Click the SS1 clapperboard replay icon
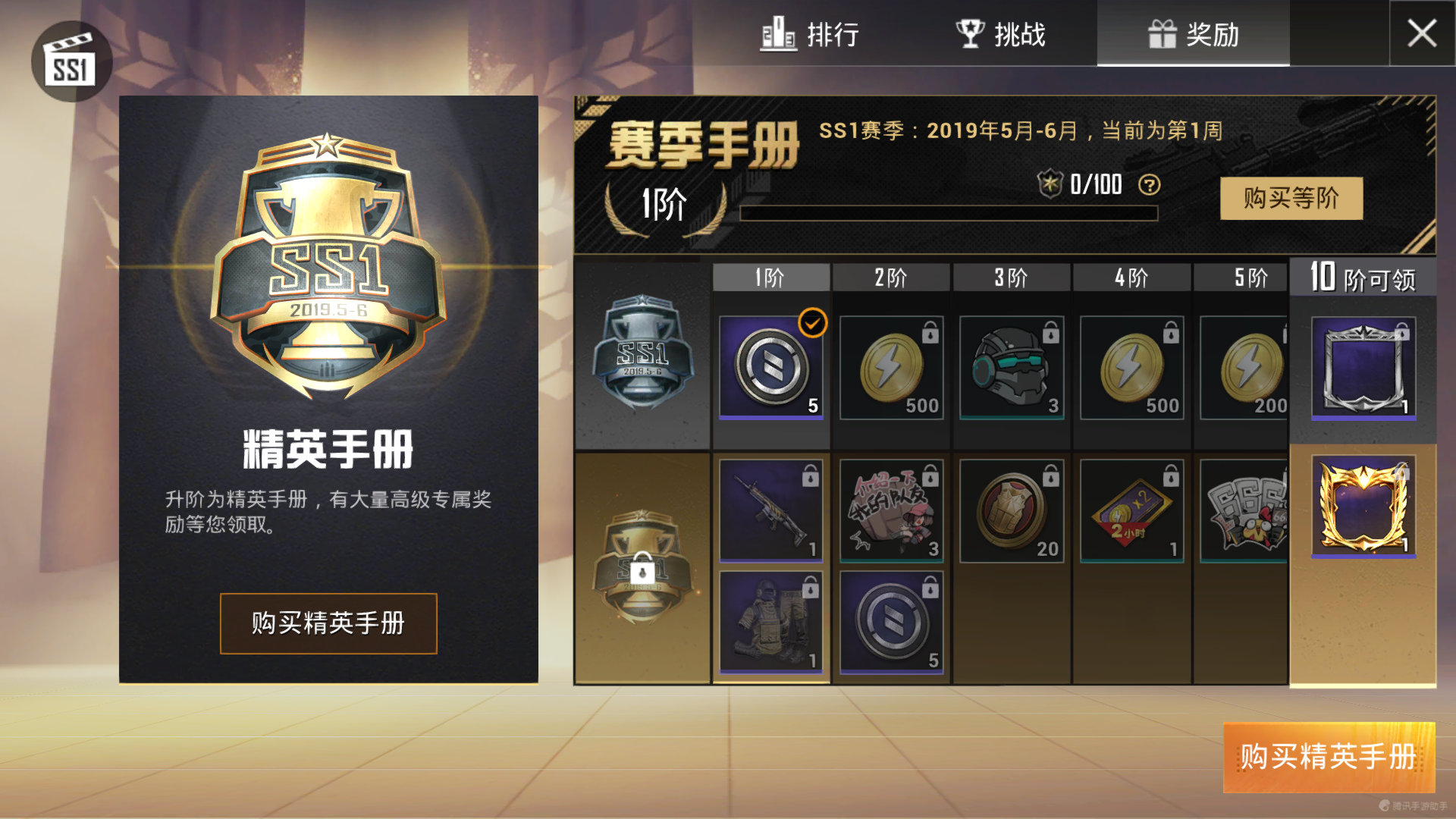 pyautogui.click(x=72, y=62)
